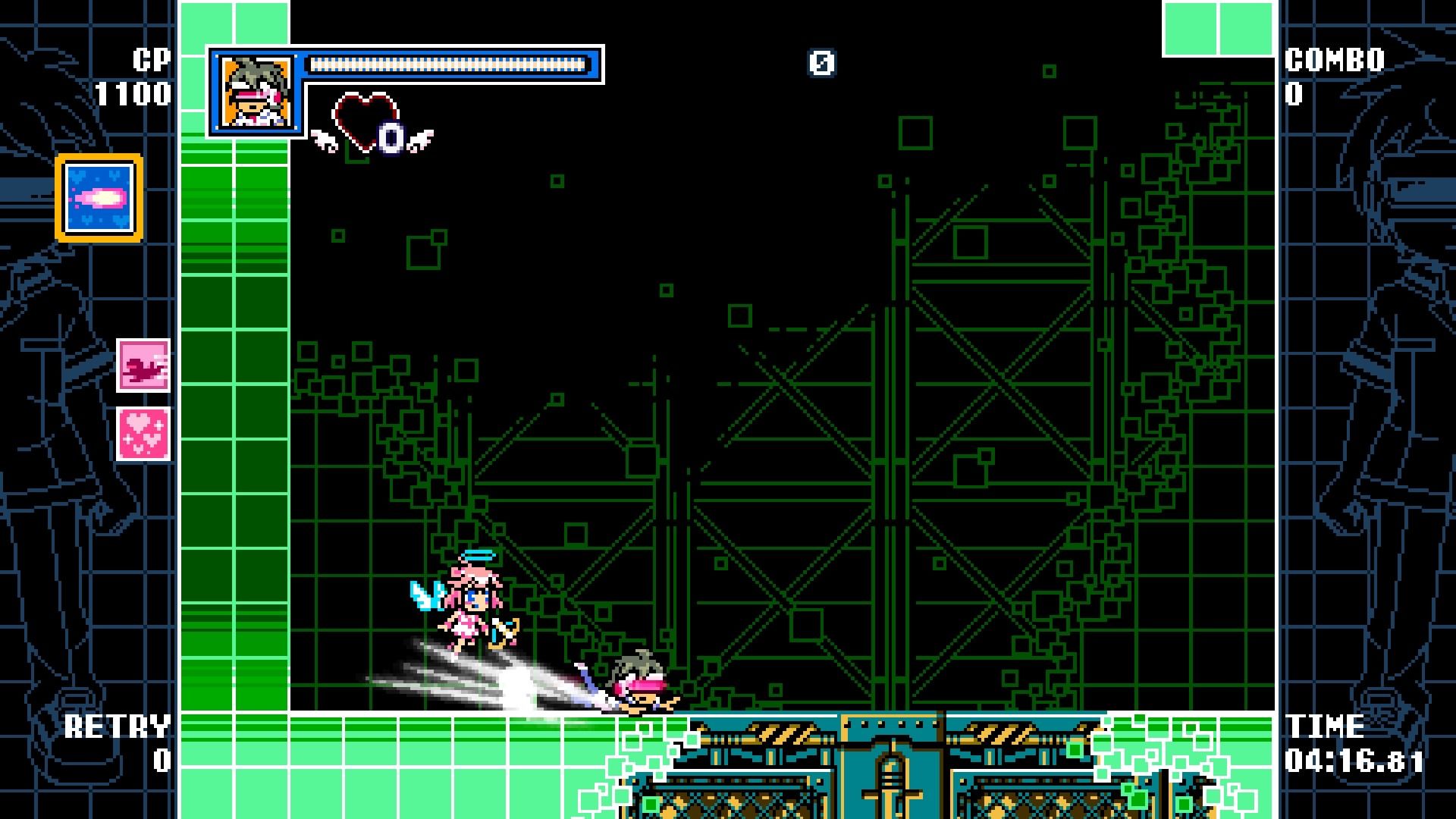Click the RETRY 0 text

pyautogui.click(x=118, y=726)
